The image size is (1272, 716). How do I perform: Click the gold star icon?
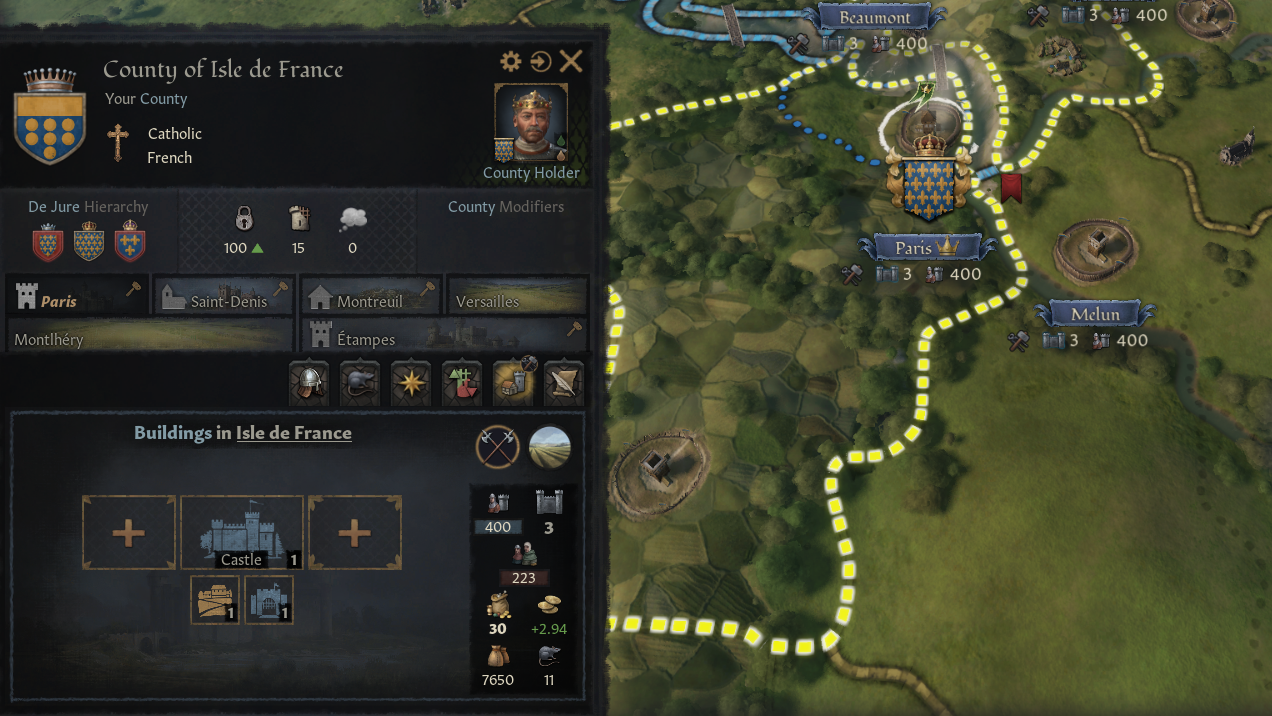(411, 384)
